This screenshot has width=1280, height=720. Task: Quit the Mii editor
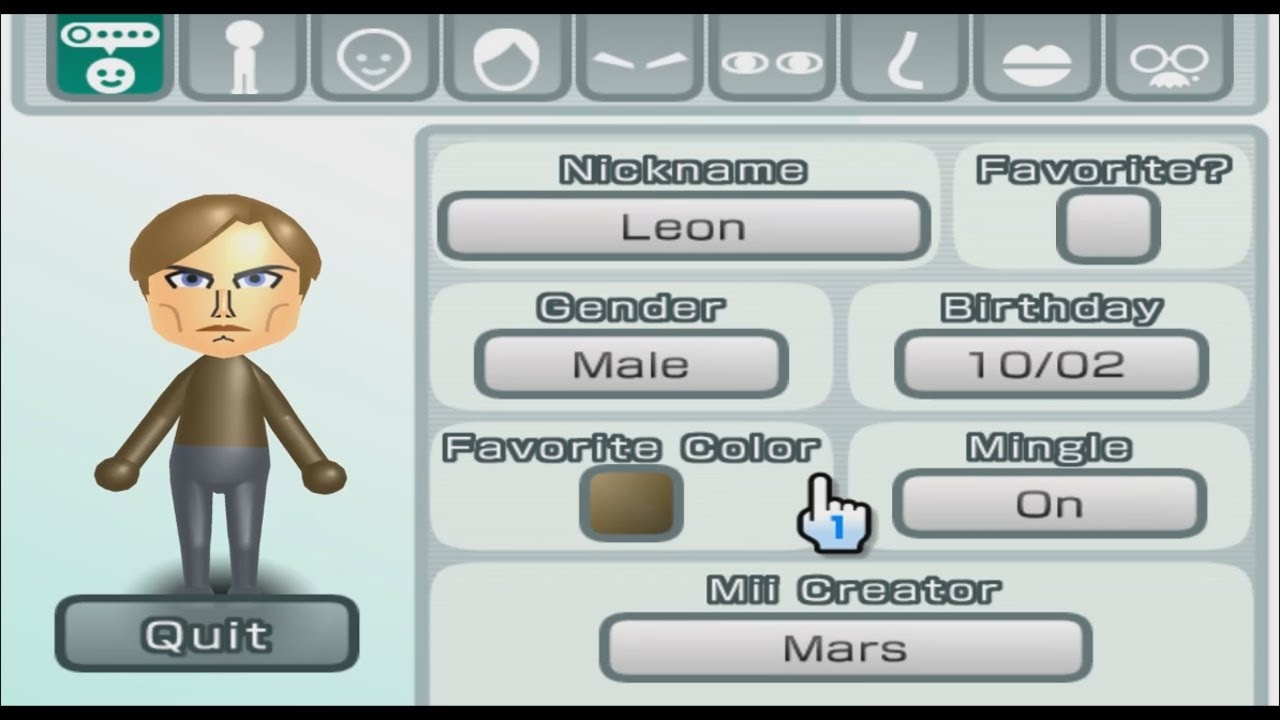click(x=205, y=634)
